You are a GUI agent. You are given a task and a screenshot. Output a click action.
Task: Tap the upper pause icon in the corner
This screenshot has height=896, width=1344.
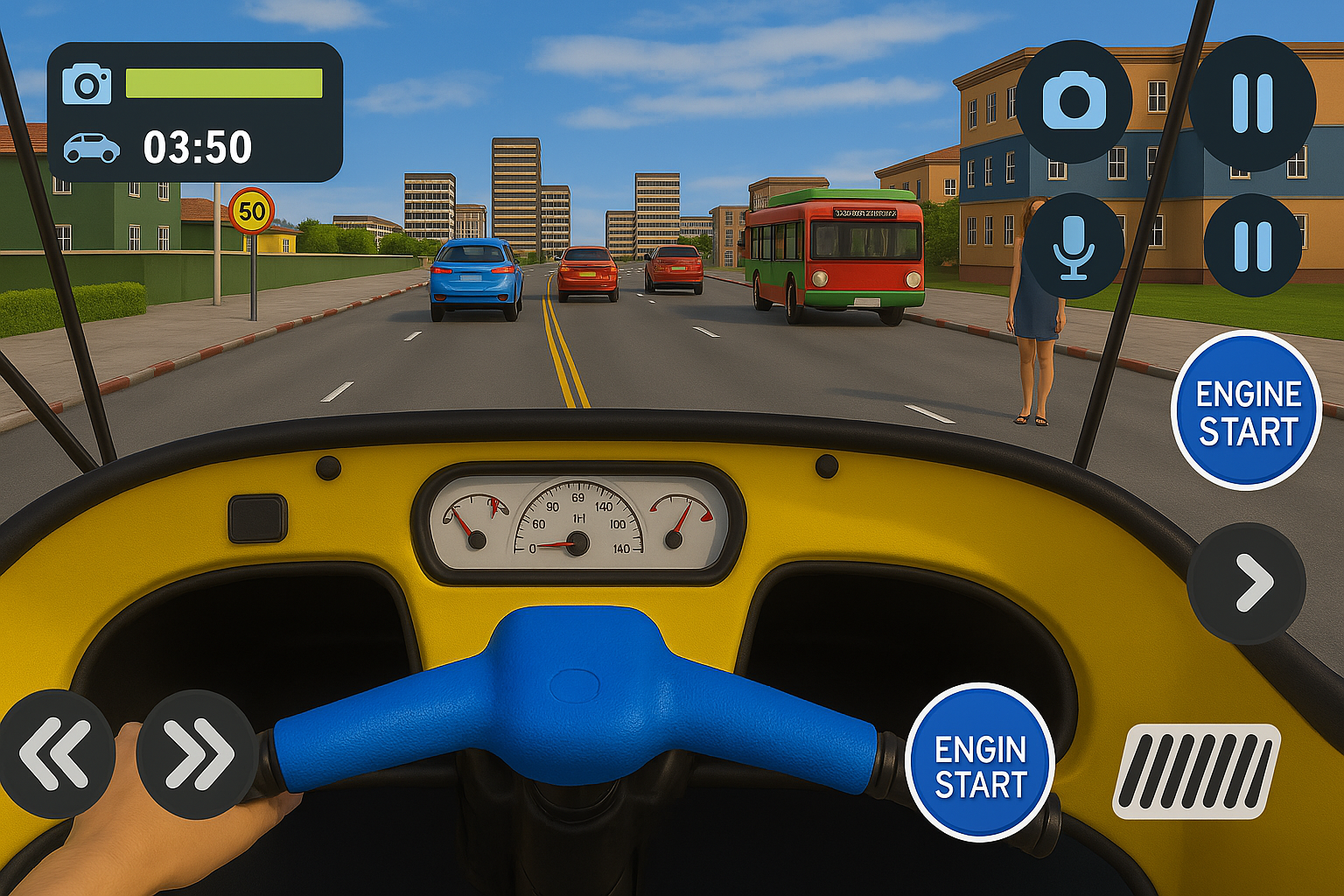coord(1253,99)
